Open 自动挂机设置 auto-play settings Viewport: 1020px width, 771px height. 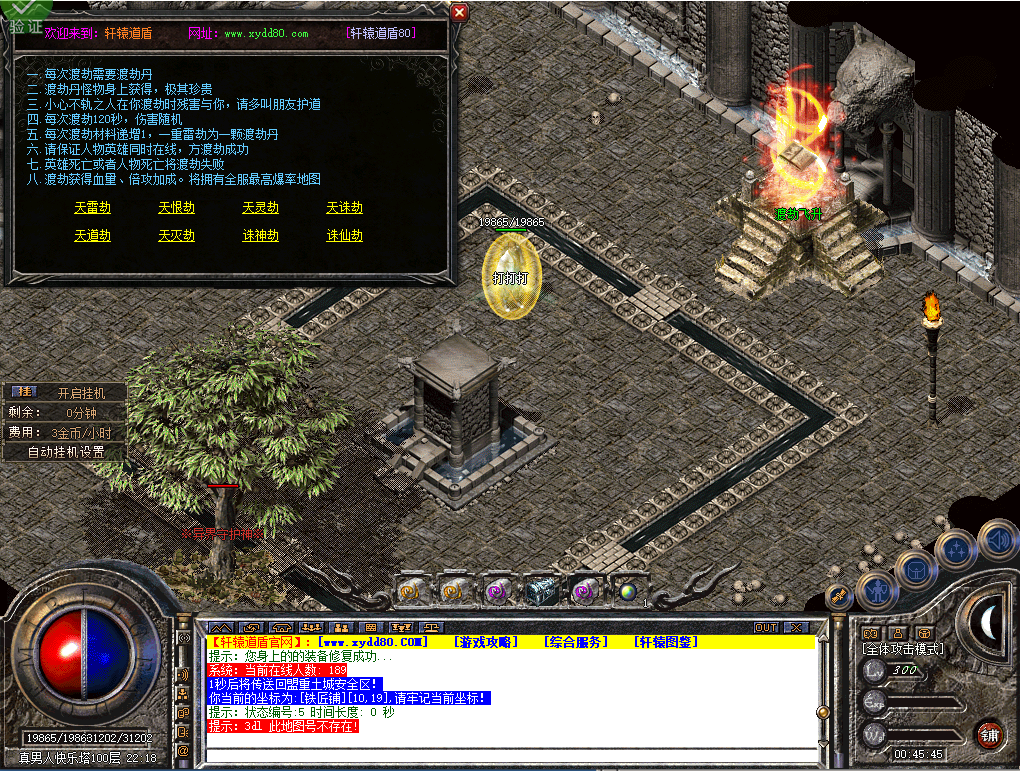pyautogui.click(x=66, y=451)
